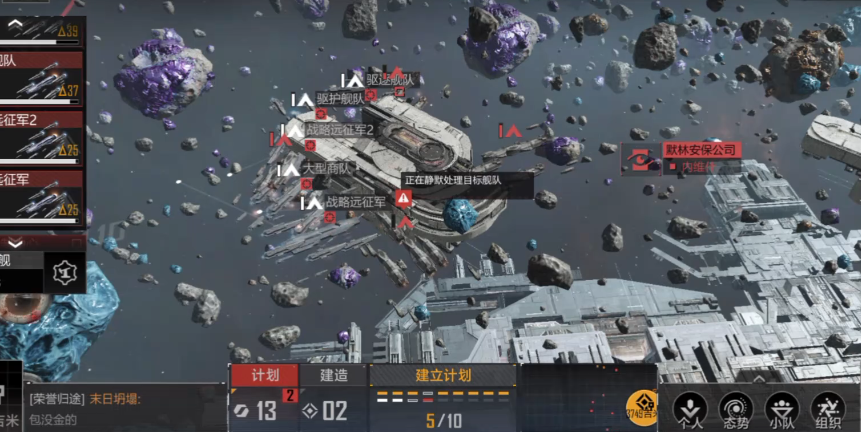
Task: Open the 建造 tab
Action: [334, 375]
